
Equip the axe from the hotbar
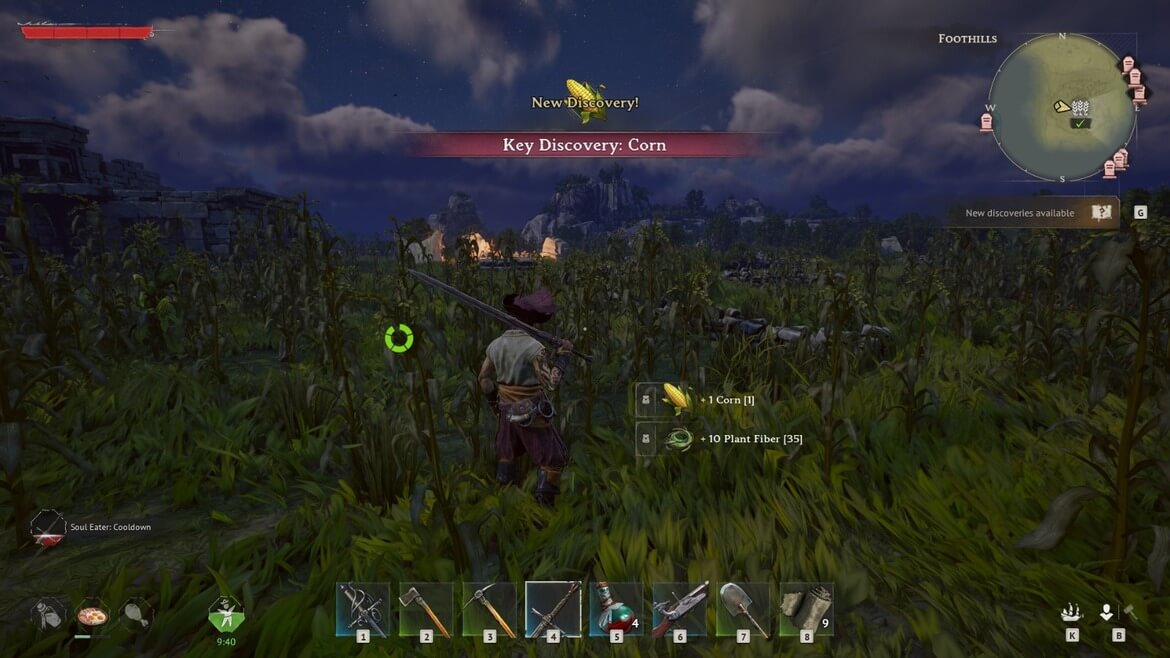[x=425, y=608]
